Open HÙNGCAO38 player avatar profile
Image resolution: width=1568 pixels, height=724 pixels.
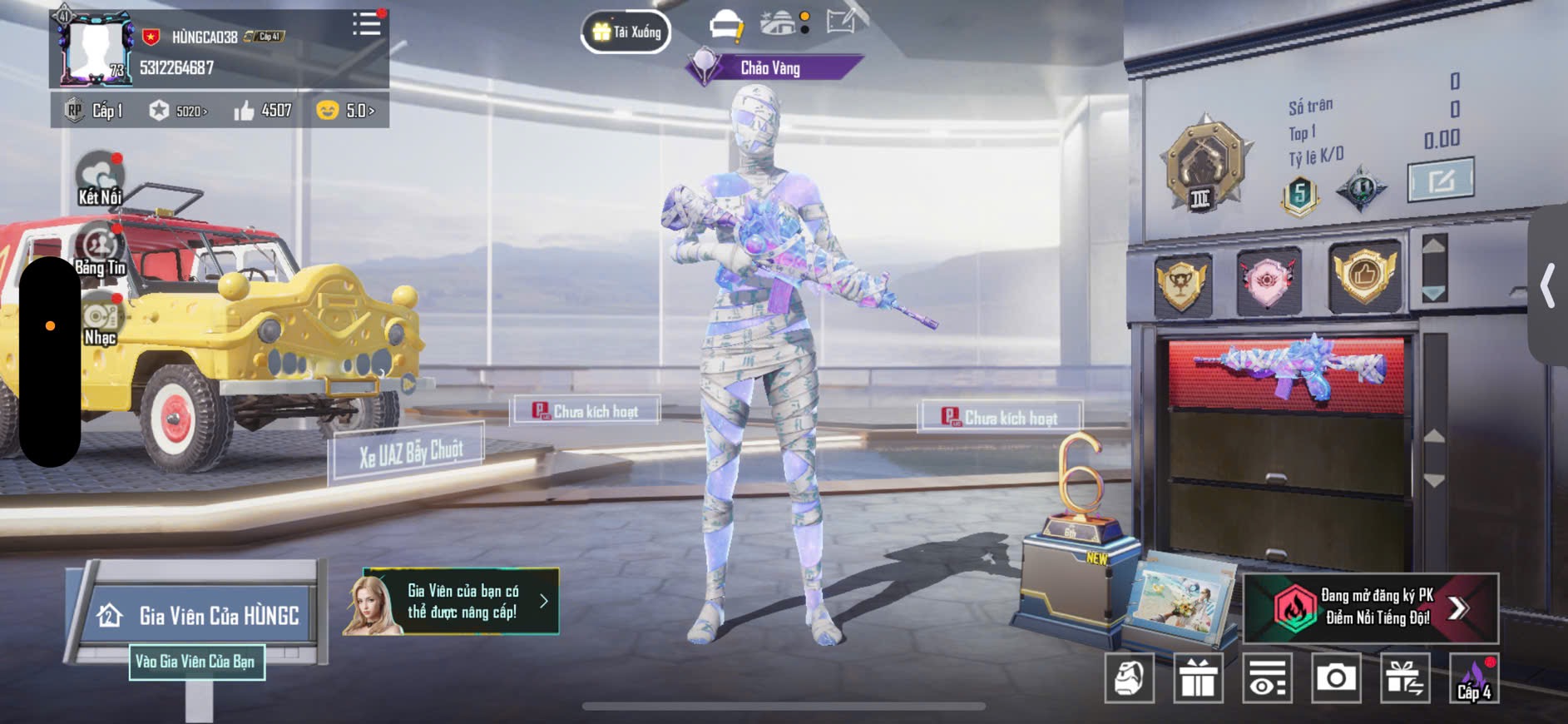[x=94, y=48]
